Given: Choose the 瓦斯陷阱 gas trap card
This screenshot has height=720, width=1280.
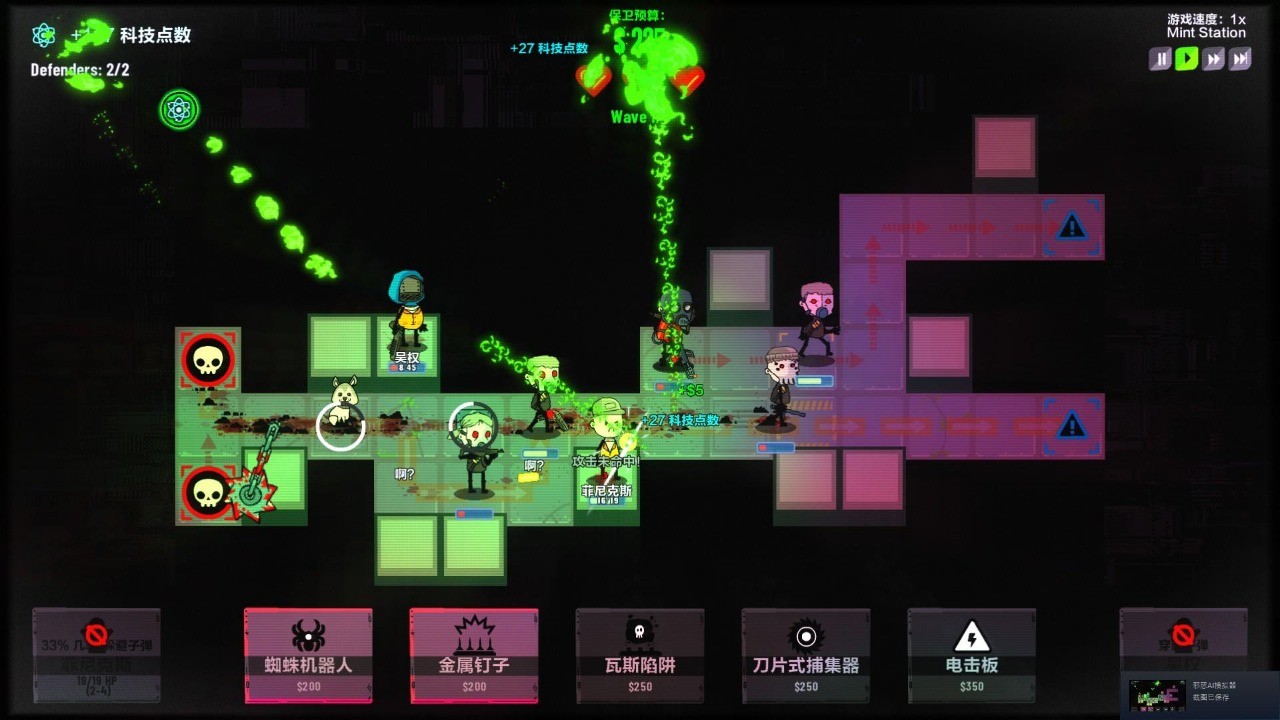Looking at the screenshot, I should [640, 655].
